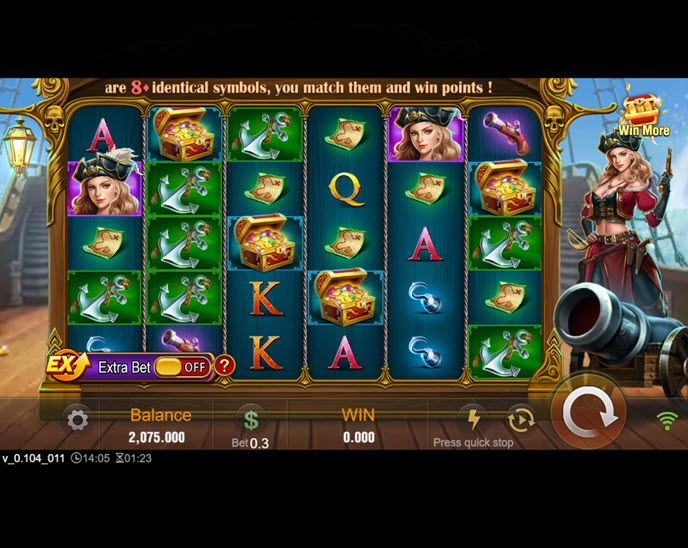
Task: Enable the auto-spin button
Action: (520, 419)
